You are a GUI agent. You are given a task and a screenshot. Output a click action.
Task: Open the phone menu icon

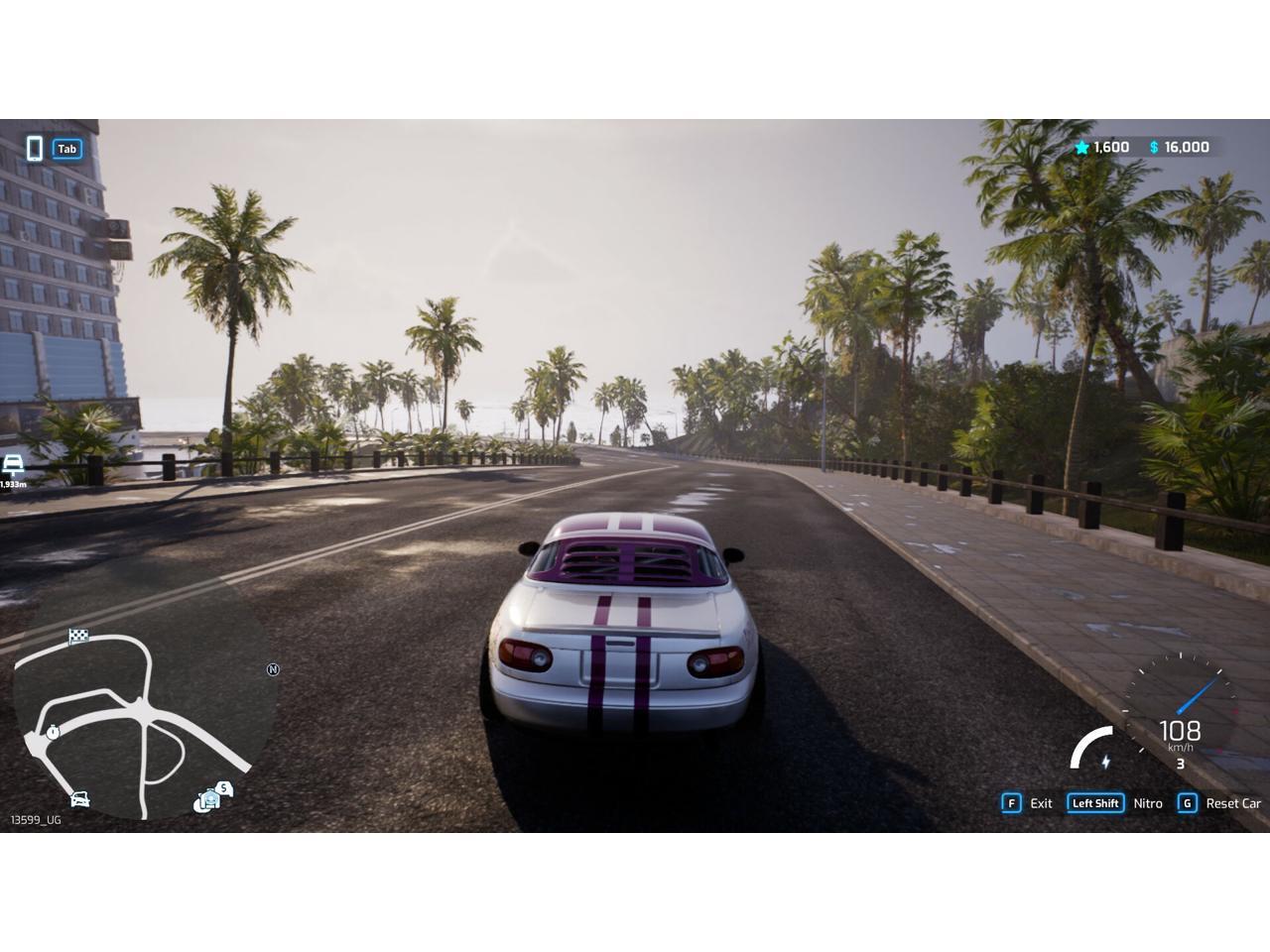[35, 149]
